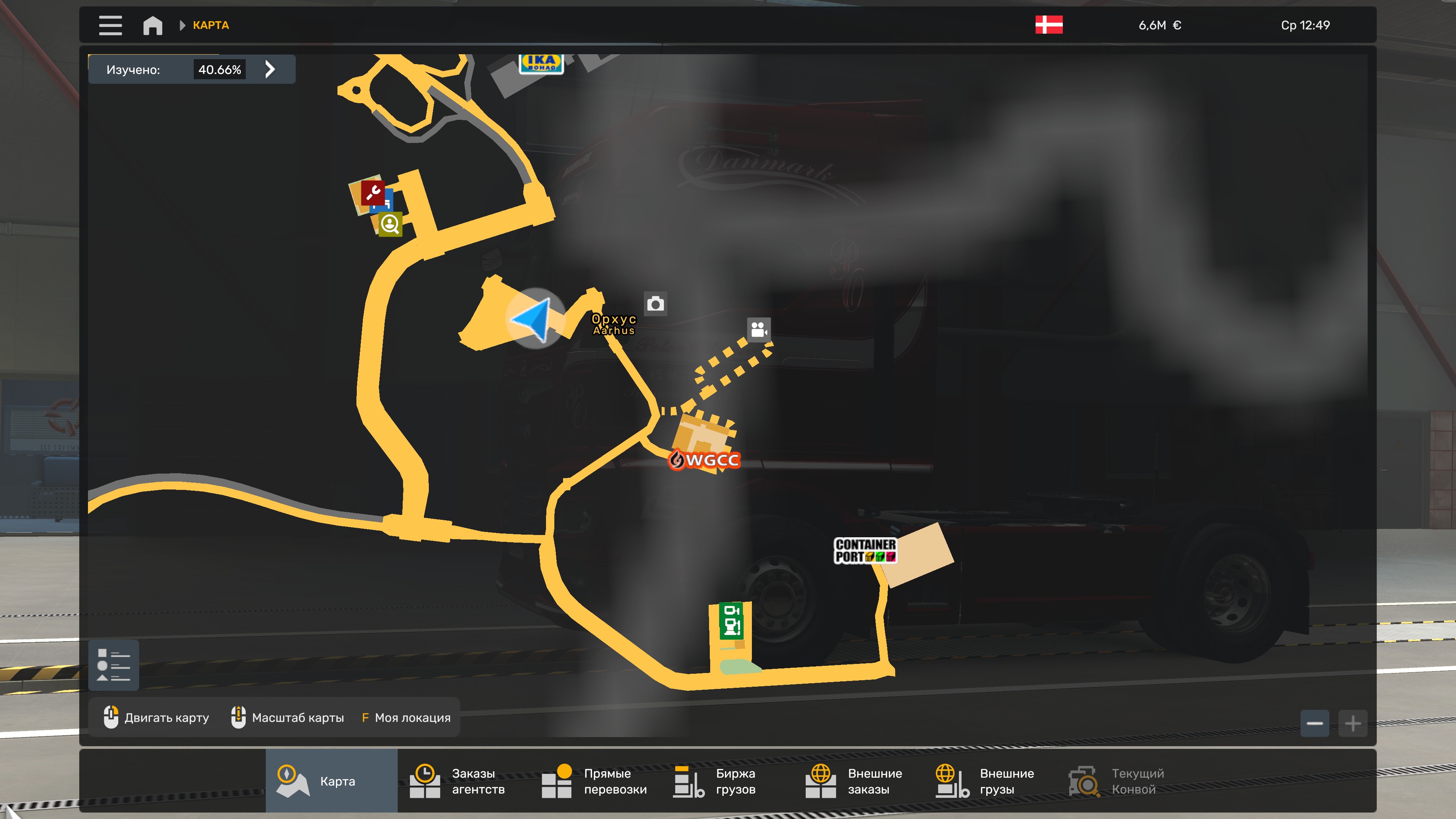Screen dimensions: 1456x819
Task: Click the green fuel station marker
Action: pyautogui.click(x=731, y=620)
